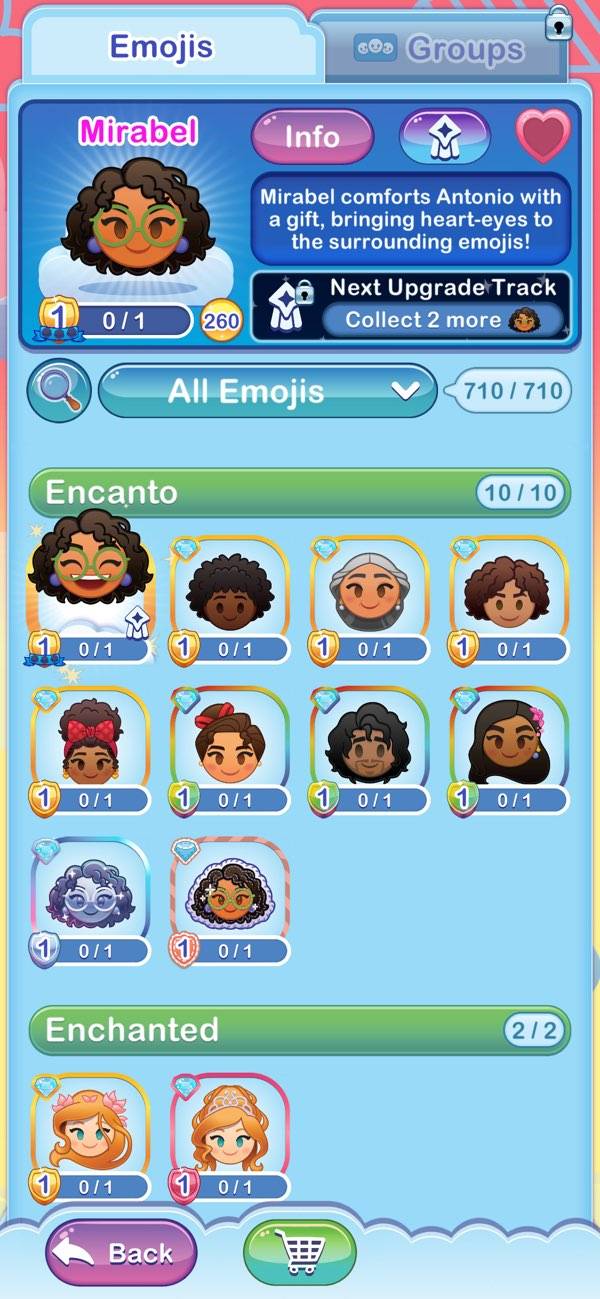Switch to the Emojis tab
Screen dimensions: 600x1299
[161, 47]
